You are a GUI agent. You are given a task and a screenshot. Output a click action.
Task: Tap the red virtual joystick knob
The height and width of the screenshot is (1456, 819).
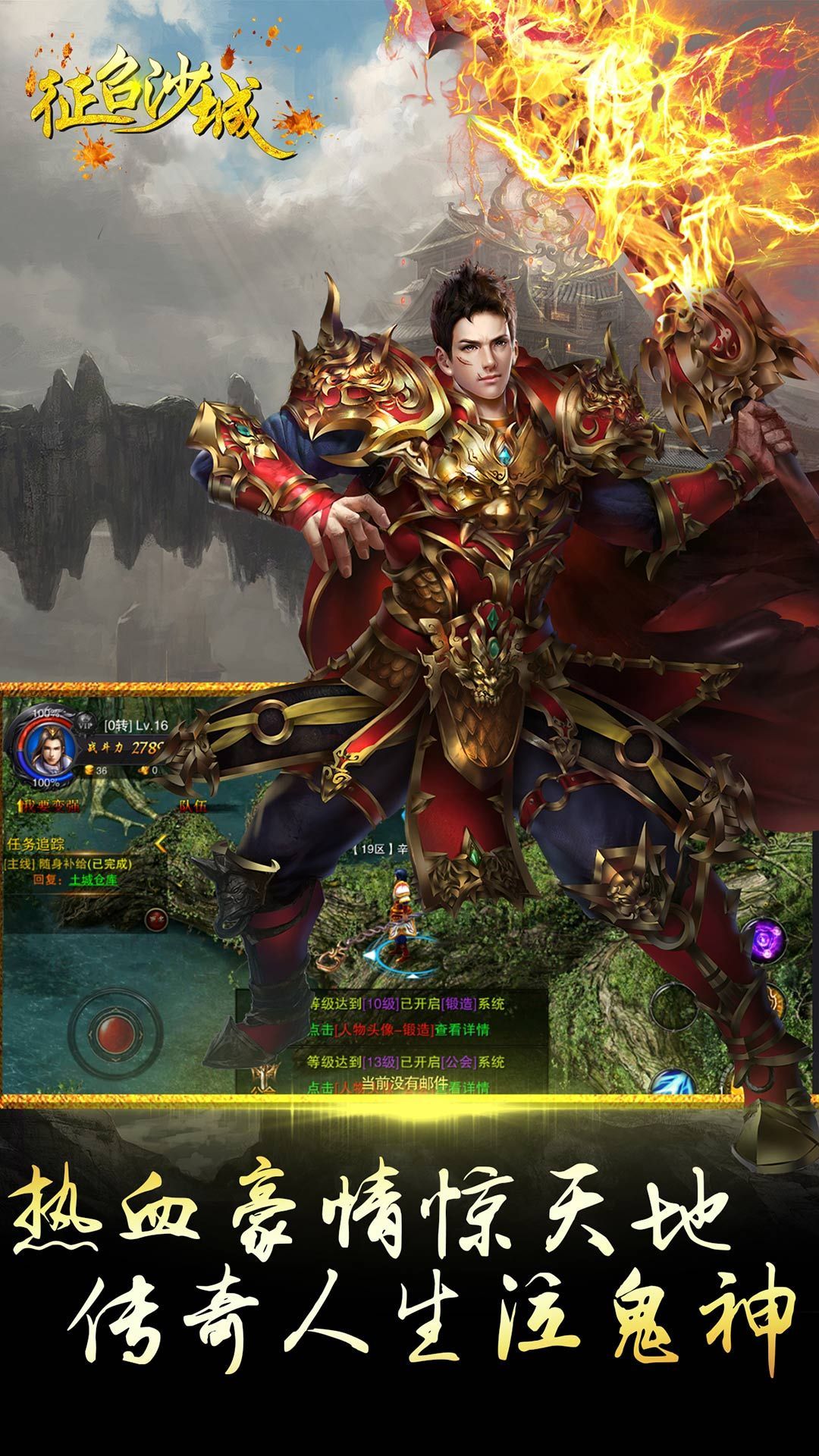click(x=114, y=1031)
